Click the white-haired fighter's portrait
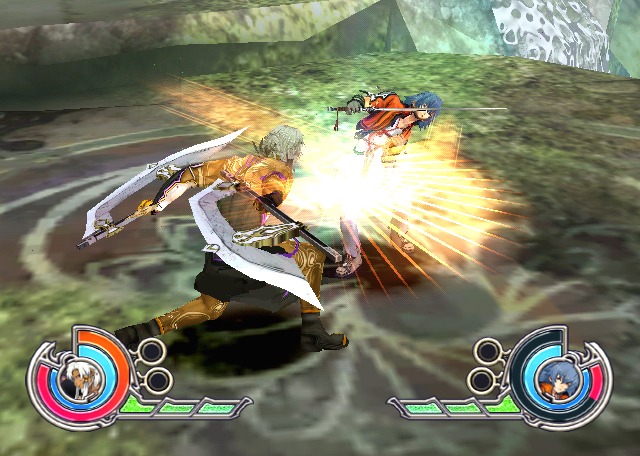 pyautogui.click(x=76, y=380)
